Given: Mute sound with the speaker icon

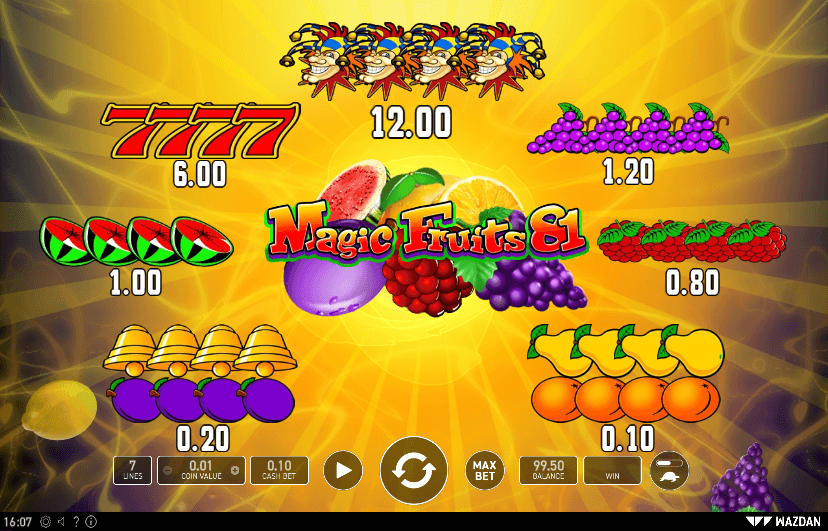Looking at the screenshot, I should pyautogui.click(x=61, y=521).
